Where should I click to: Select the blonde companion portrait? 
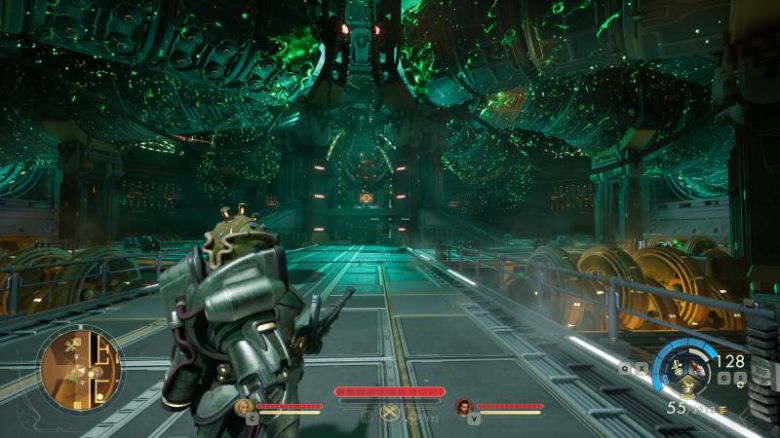(x=243, y=407)
